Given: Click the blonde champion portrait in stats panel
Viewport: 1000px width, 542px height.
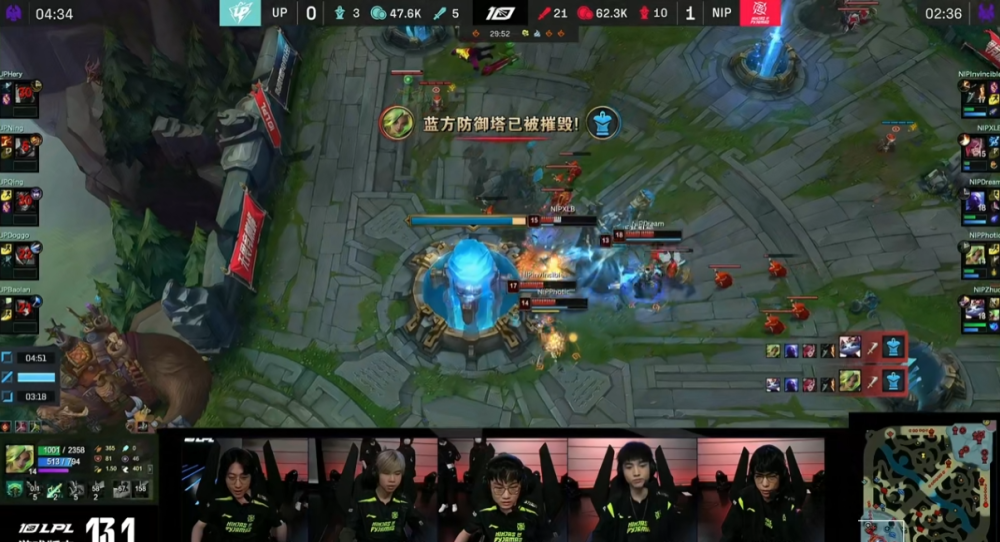Looking at the screenshot, I should tap(21, 458).
